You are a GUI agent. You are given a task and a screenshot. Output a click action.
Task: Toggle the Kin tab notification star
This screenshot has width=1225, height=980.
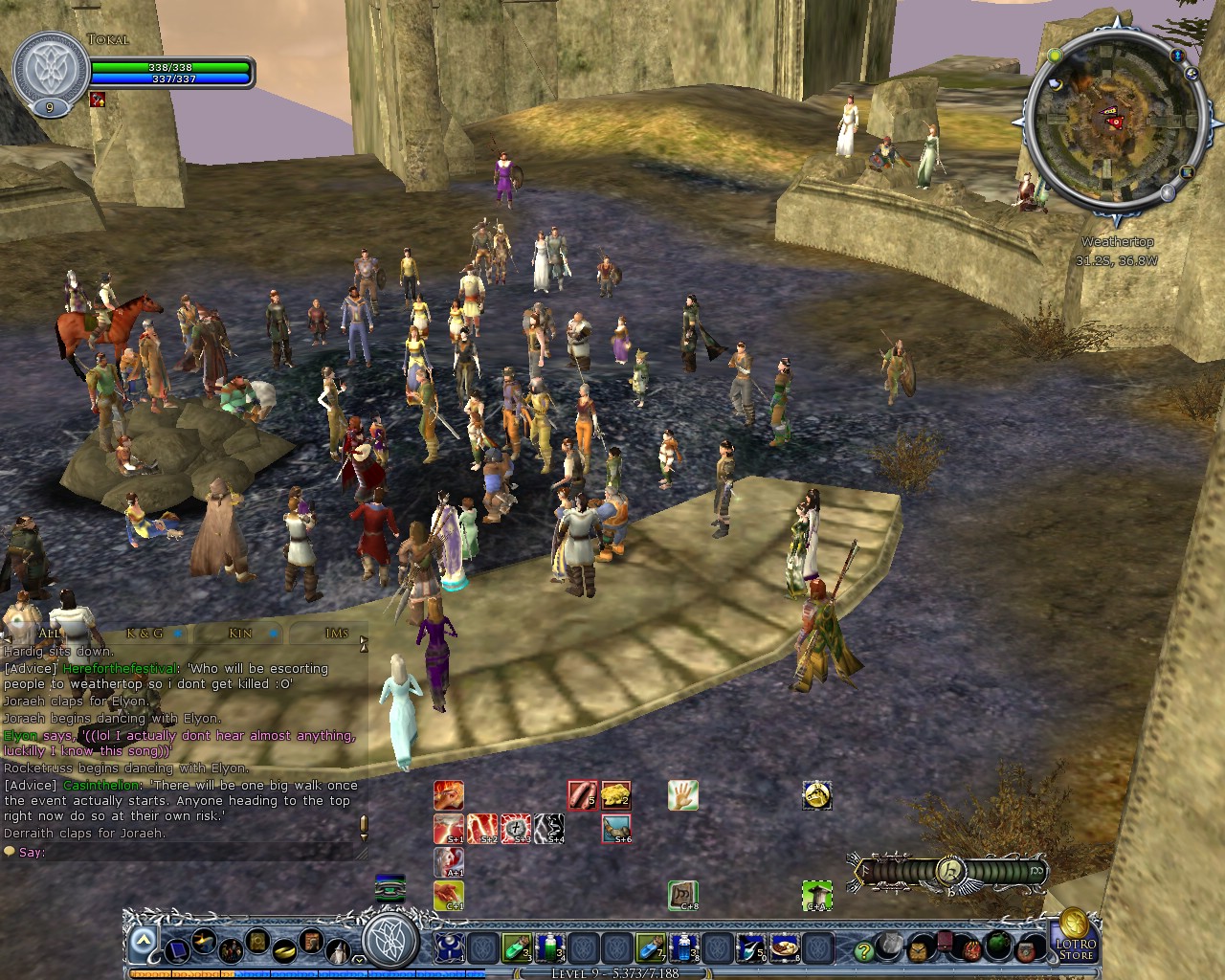click(273, 634)
